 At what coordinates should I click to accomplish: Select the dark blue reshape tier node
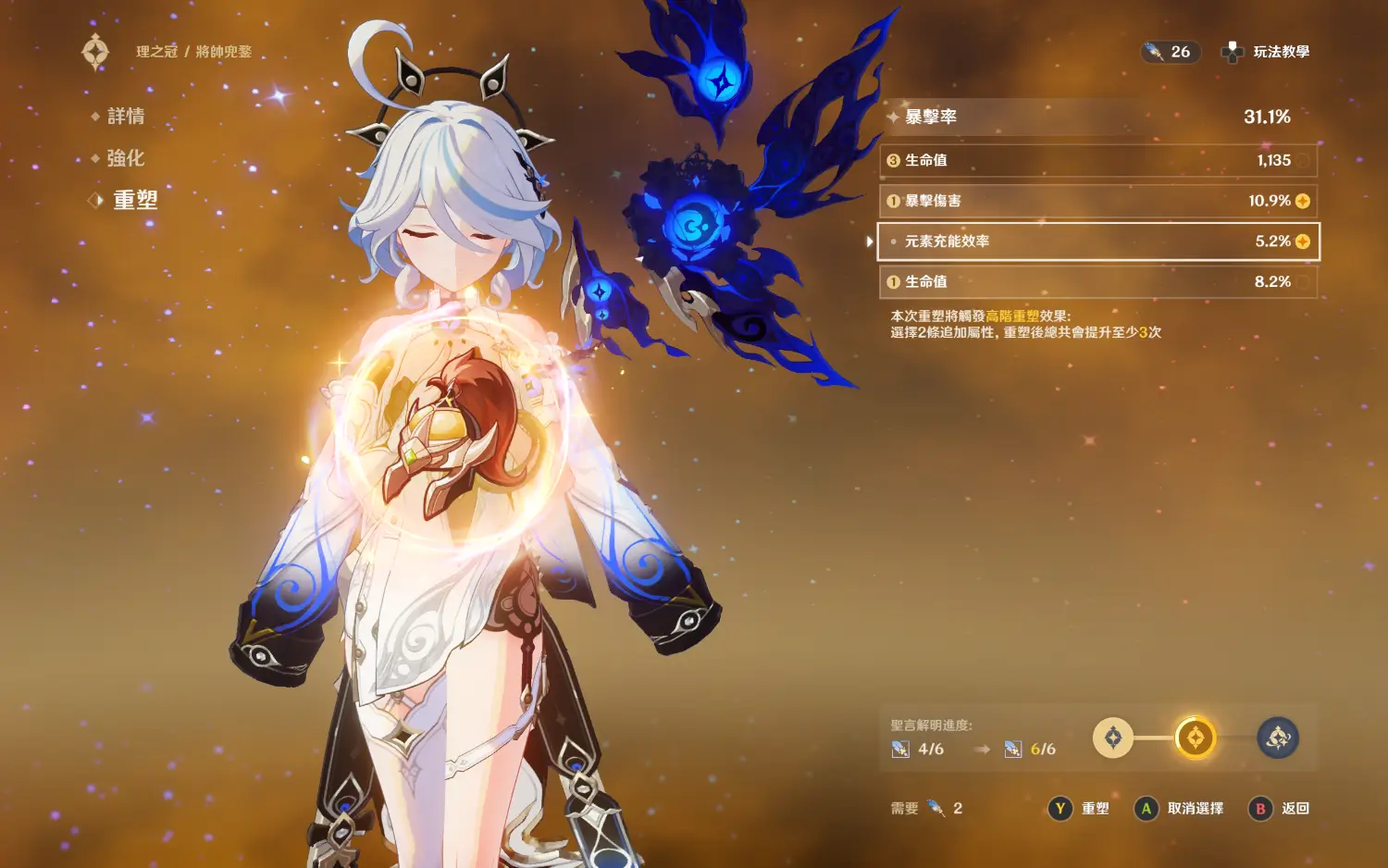1278,738
